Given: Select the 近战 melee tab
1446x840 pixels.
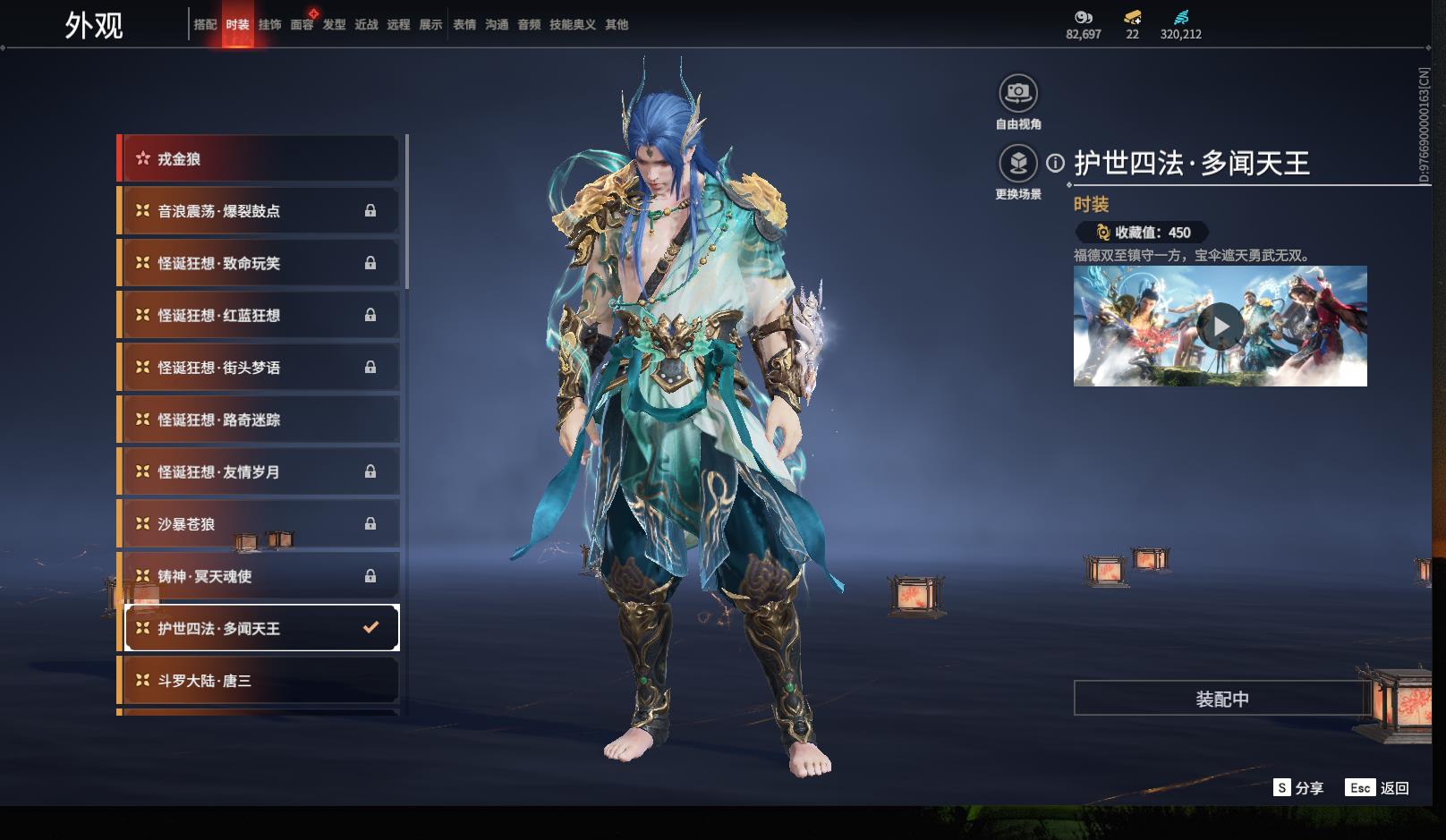Looking at the screenshot, I should pos(366,25).
